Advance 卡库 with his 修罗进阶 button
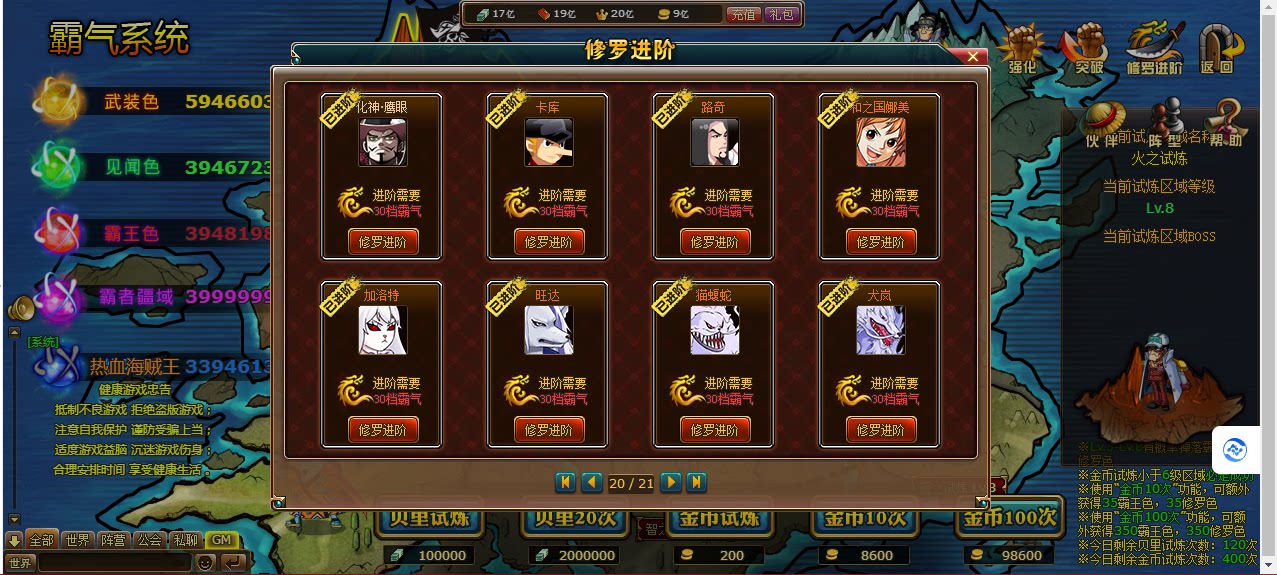This screenshot has width=1277, height=575. click(x=549, y=242)
